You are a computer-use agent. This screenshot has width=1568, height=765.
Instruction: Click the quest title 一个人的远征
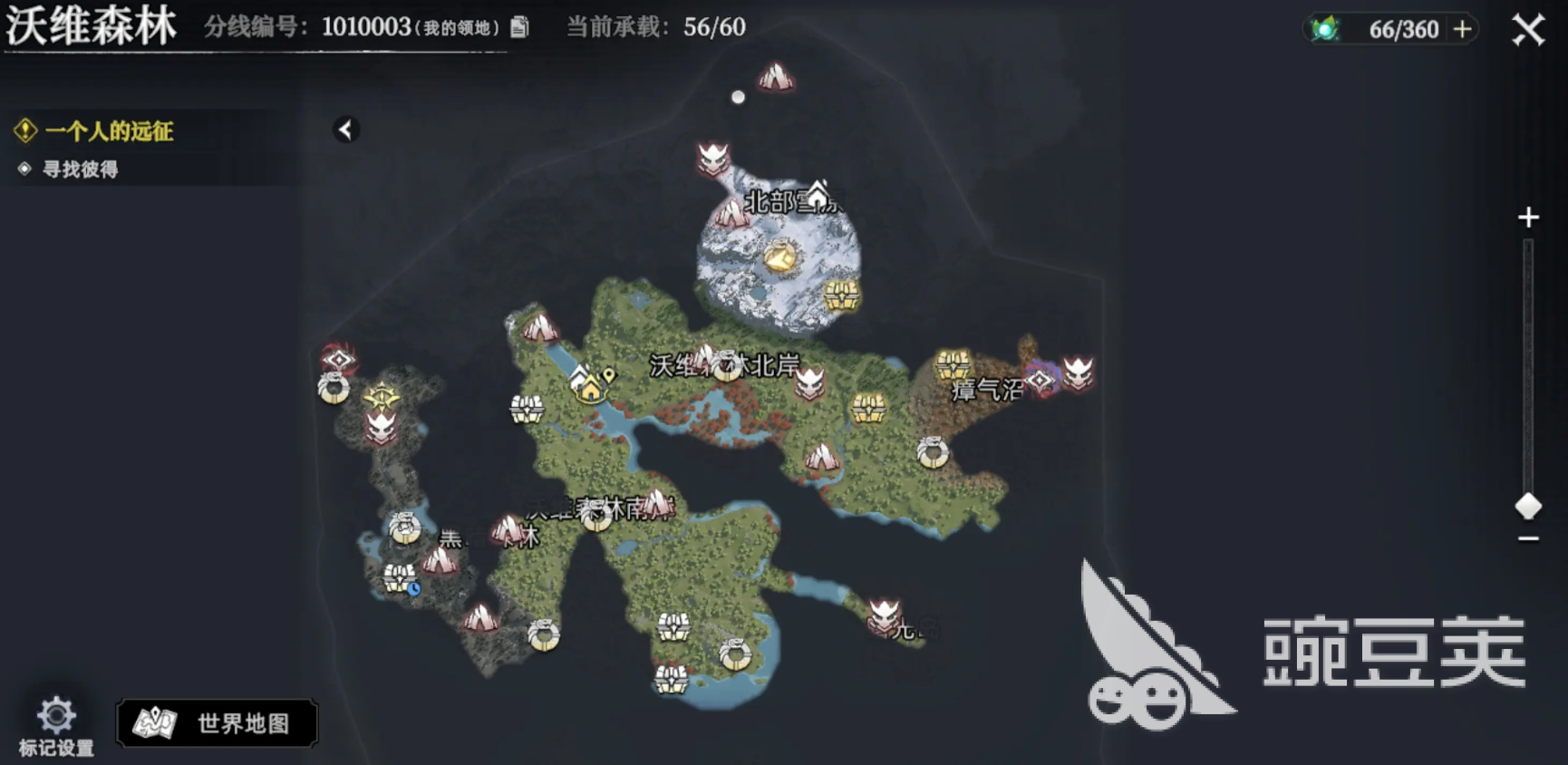pos(111,131)
